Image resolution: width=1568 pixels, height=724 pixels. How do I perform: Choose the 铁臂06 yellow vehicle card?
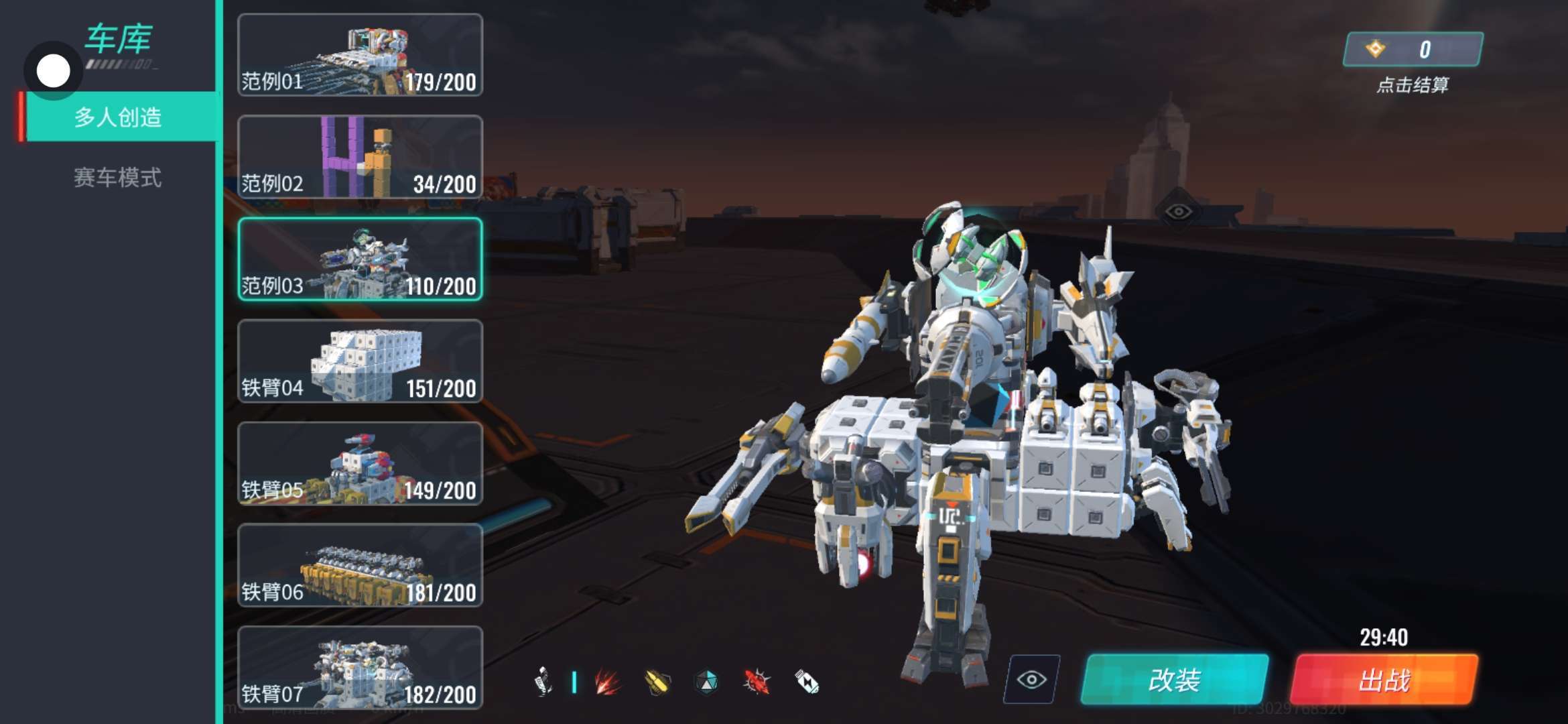pos(360,566)
